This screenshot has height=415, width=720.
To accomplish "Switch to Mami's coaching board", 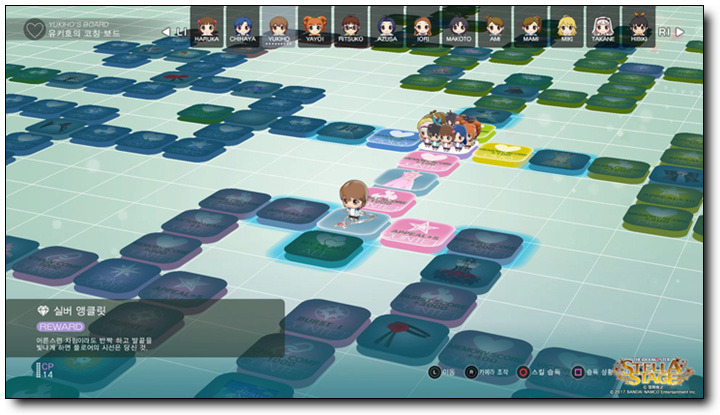I will click(x=530, y=25).
